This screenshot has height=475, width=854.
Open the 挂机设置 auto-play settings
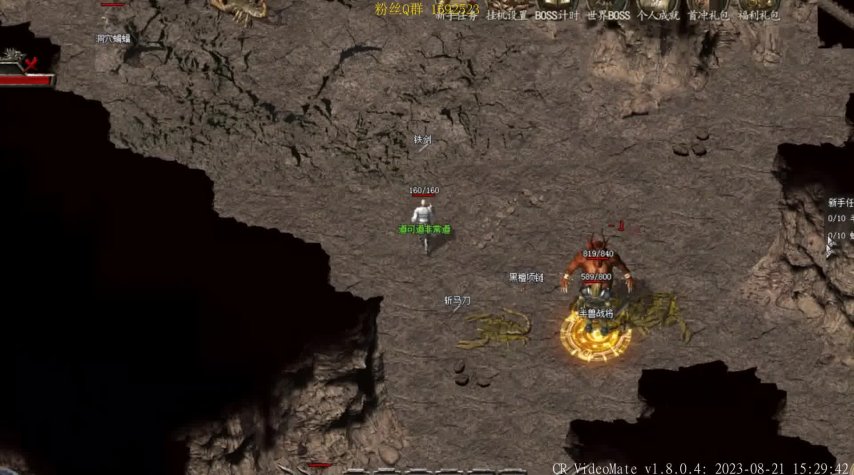pyautogui.click(x=507, y=15)
